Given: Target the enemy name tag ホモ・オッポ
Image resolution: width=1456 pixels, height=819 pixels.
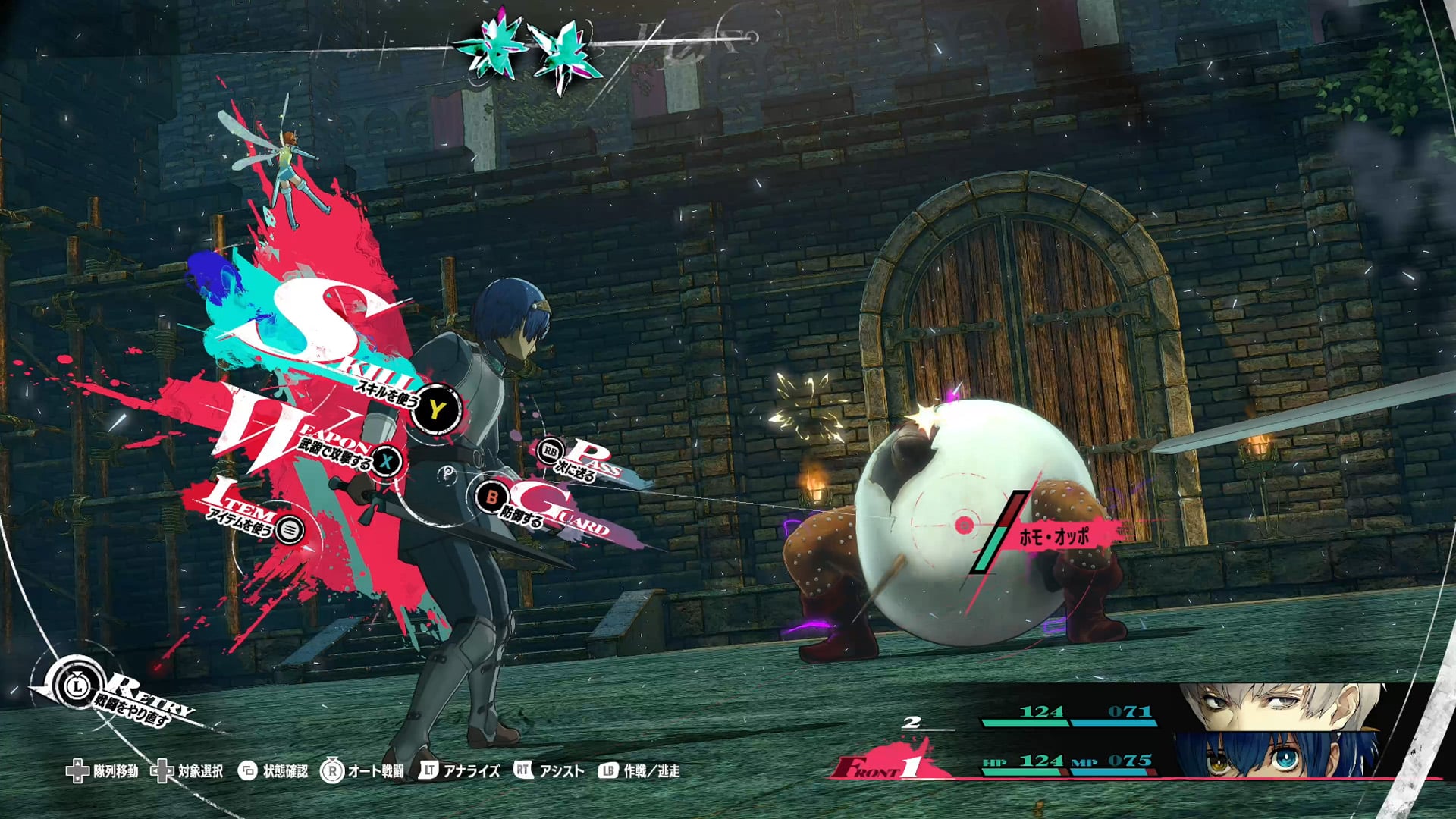Looking at the screenshot, I should 1054,537.
